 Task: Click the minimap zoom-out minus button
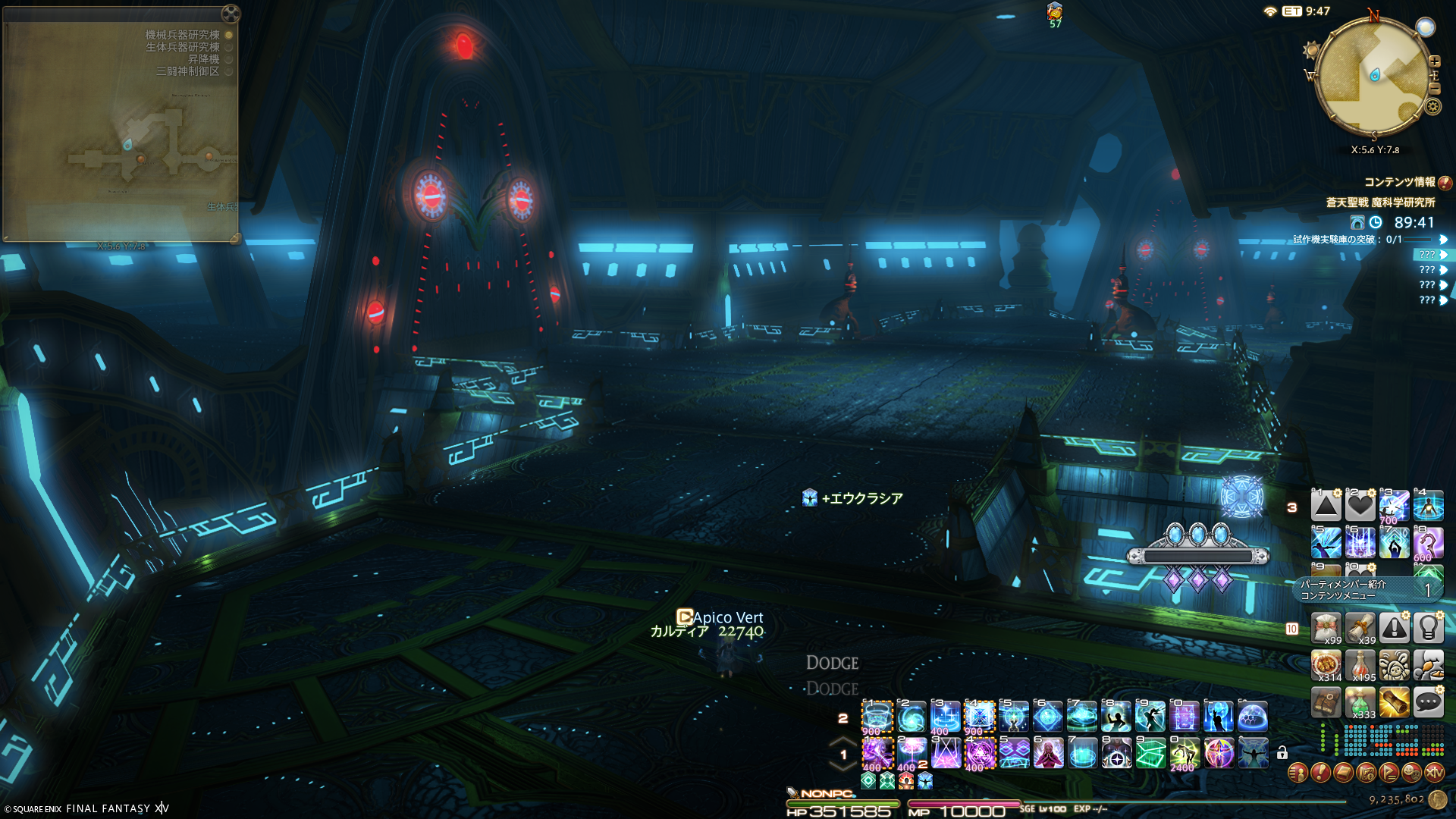point(1434,88)
